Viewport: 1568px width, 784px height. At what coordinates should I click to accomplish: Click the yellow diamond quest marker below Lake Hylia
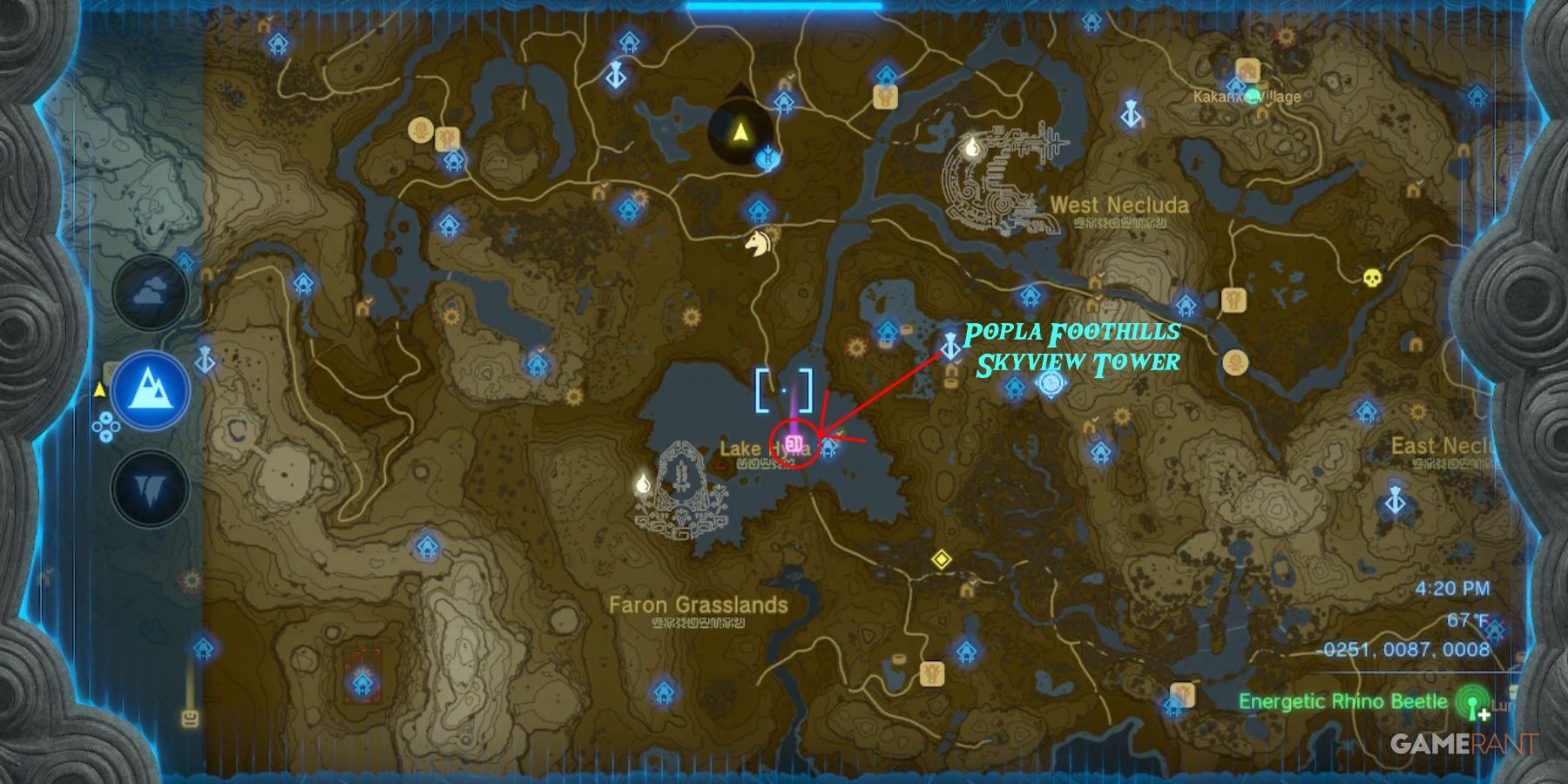click(942, 560)
